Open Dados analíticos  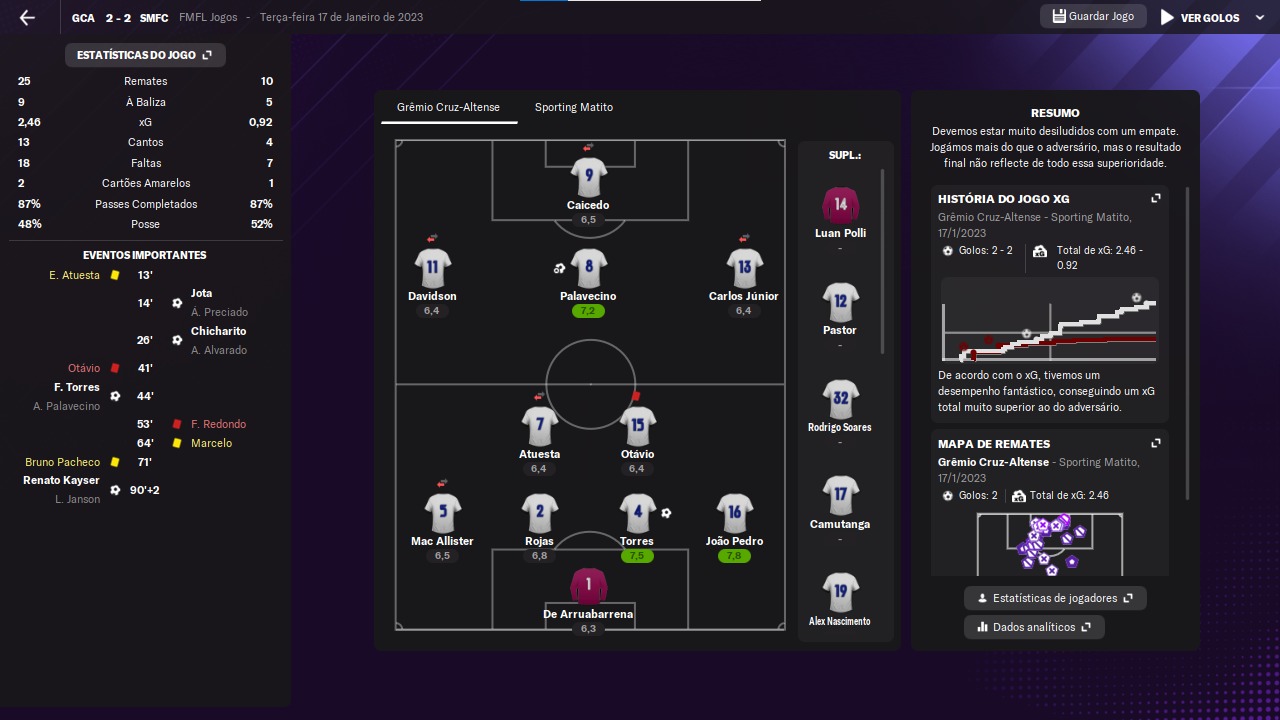[x=1034, y=627]
